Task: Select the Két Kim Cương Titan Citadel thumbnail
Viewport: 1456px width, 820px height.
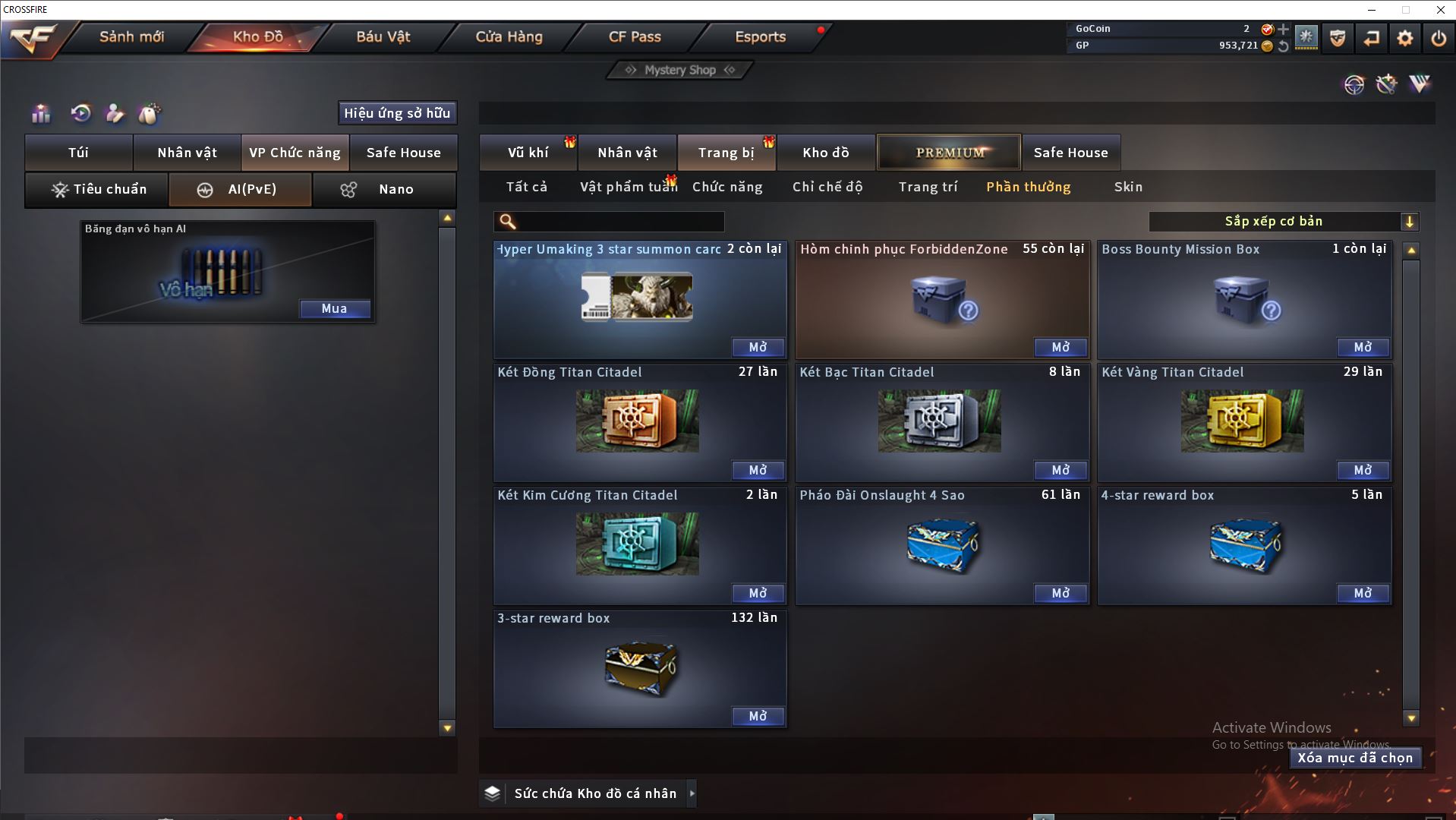Action: point(637,544)
